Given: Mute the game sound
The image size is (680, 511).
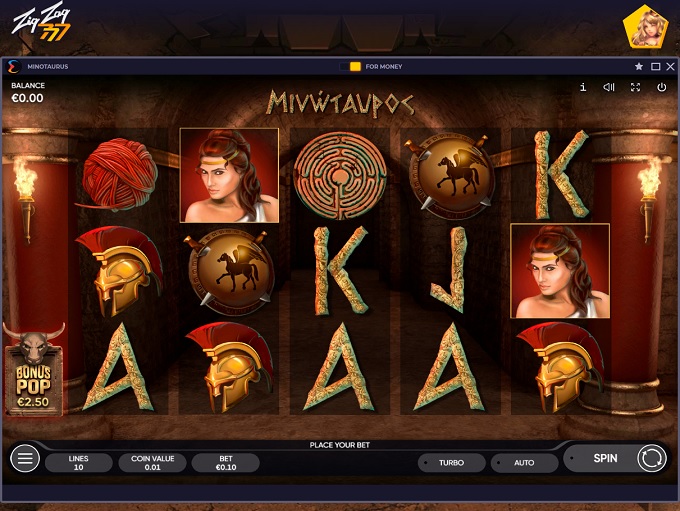Looking at the screenshot, I should (609, 88).
